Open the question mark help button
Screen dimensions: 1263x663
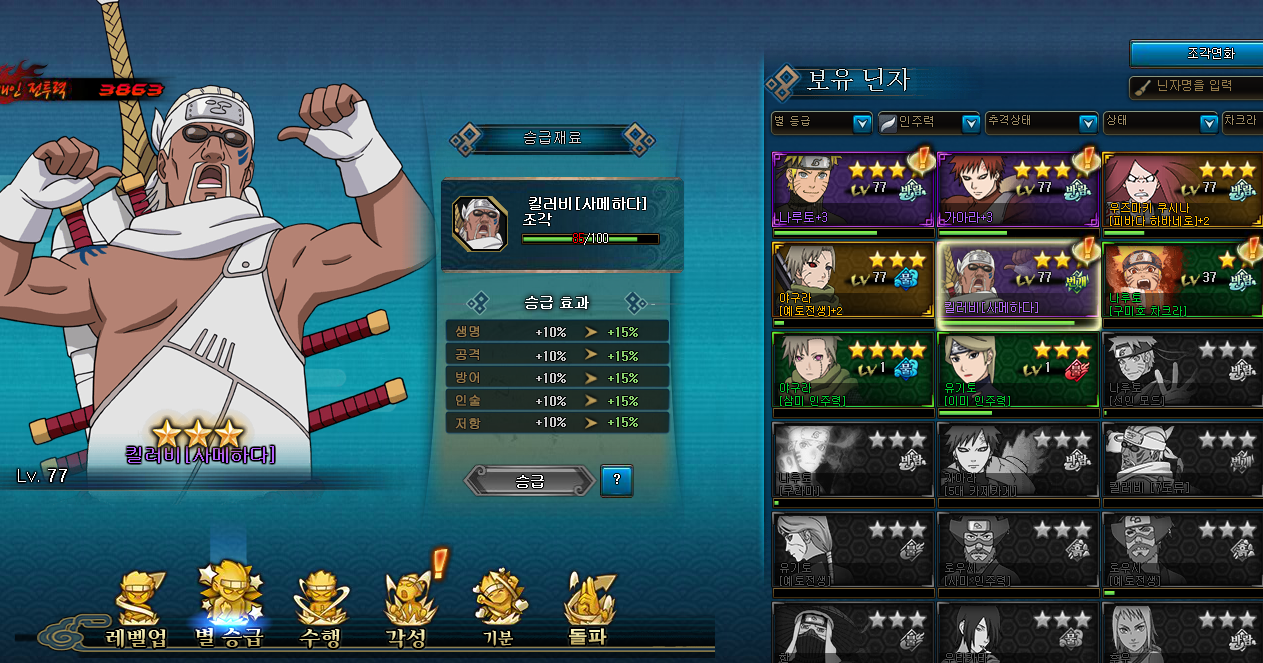[x=616, y=481]
